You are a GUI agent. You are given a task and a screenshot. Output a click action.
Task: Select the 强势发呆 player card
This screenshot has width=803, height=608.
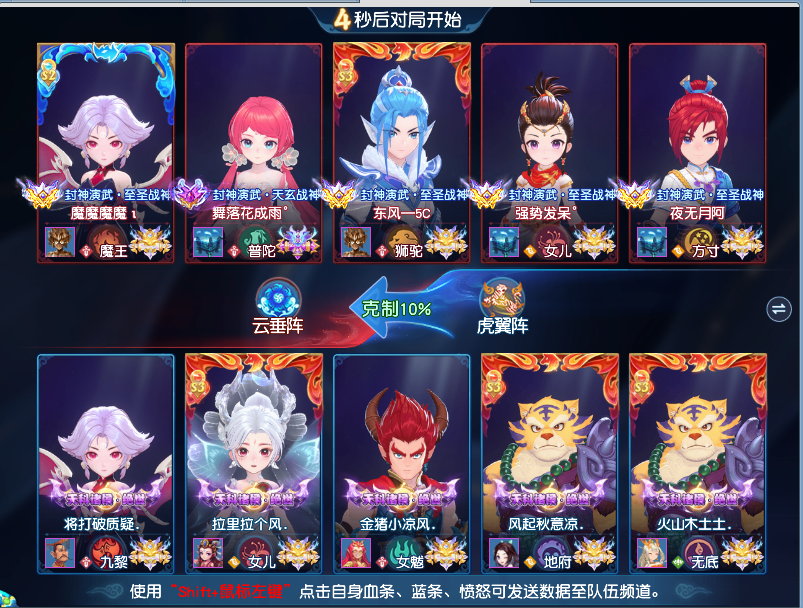(550, 130)
